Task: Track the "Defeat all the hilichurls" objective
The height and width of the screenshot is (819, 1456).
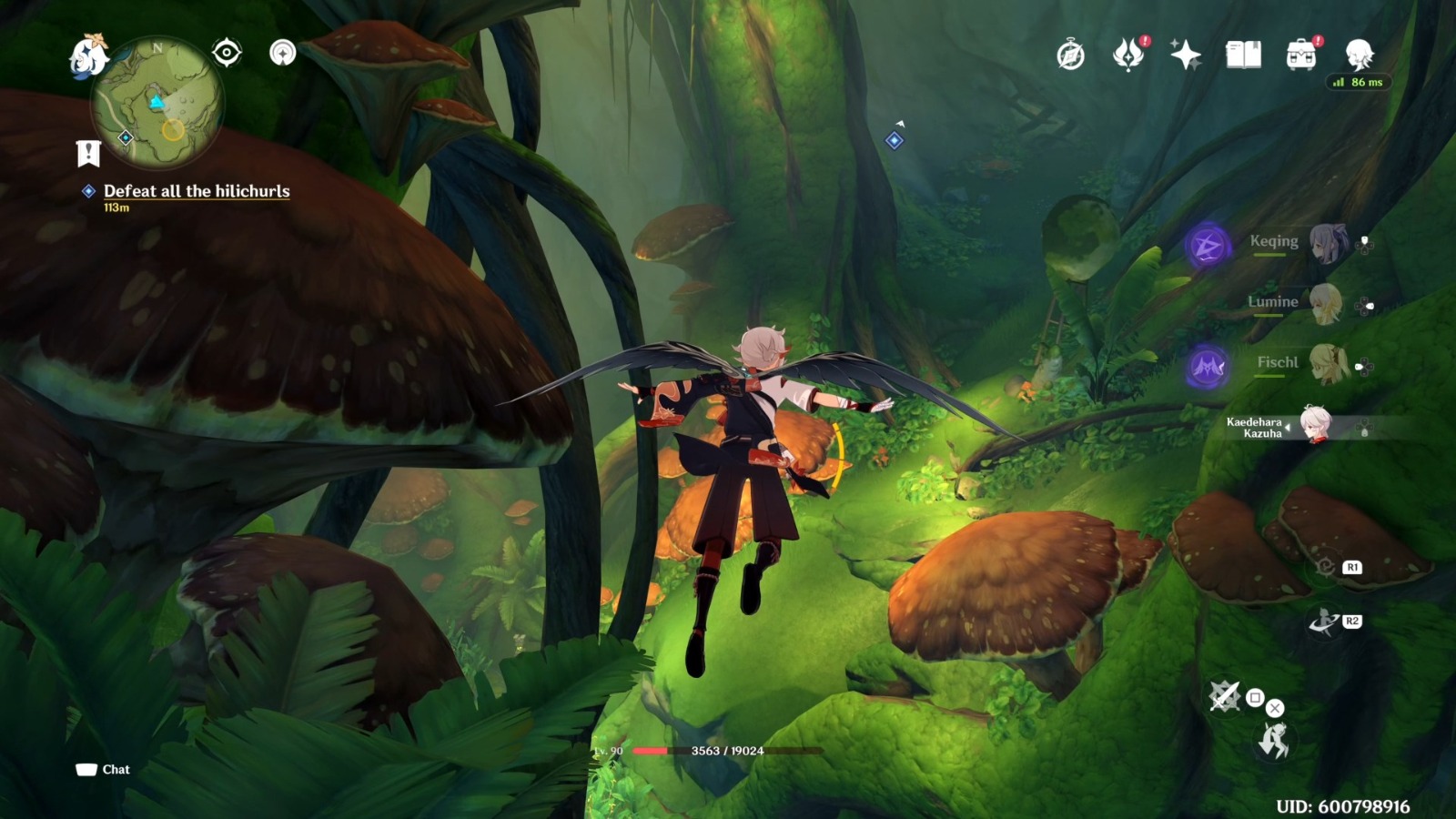Action: [196, 191]
